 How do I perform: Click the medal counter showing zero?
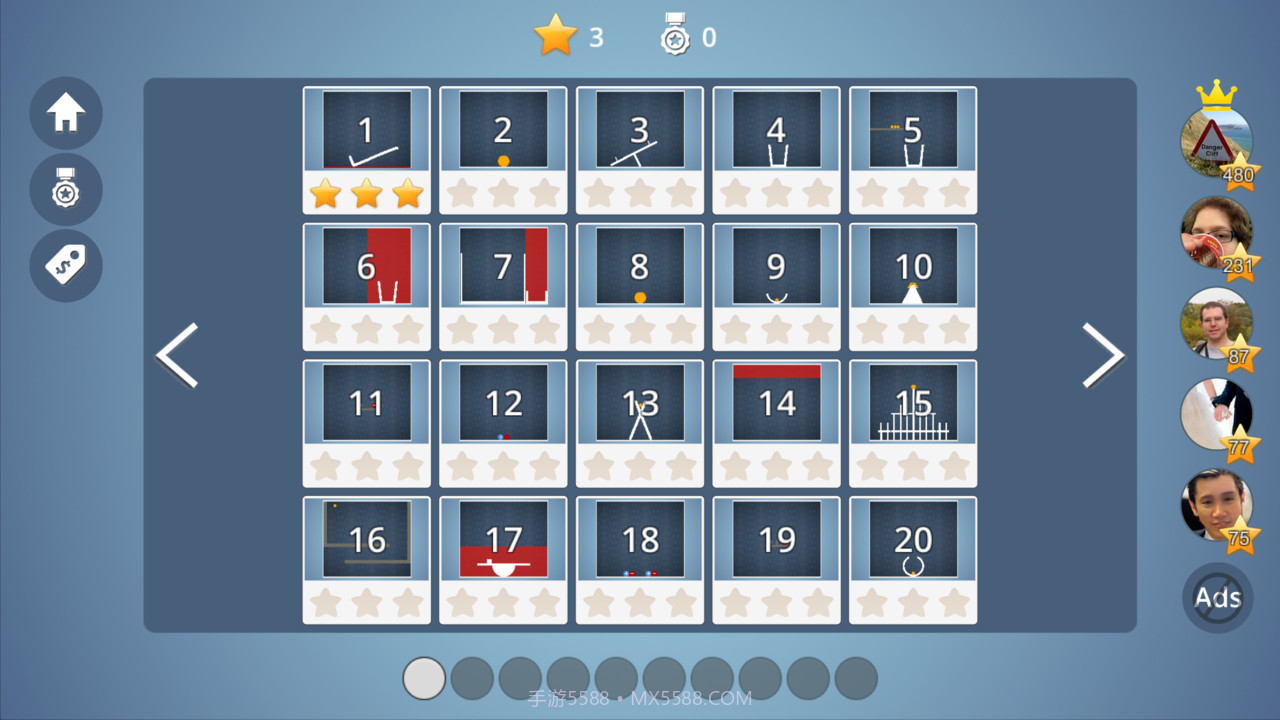(x=678, y=37)
